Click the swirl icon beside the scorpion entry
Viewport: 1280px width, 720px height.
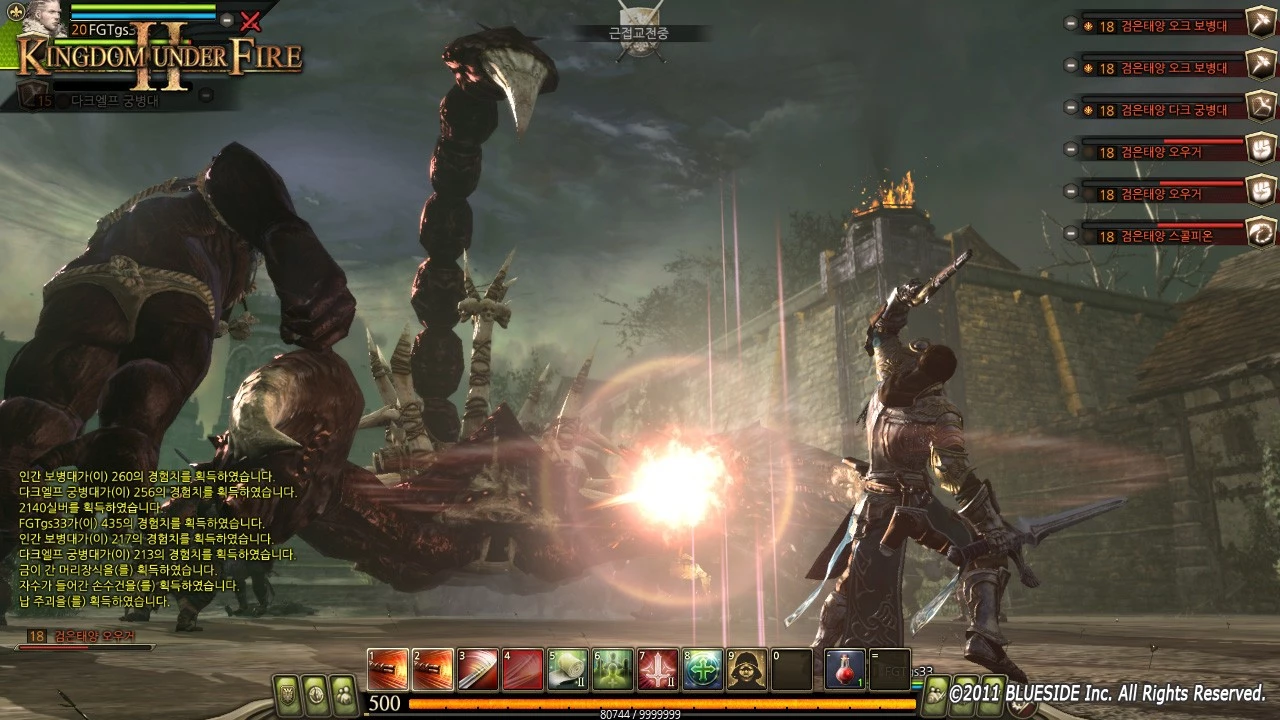pos(1259,232)
